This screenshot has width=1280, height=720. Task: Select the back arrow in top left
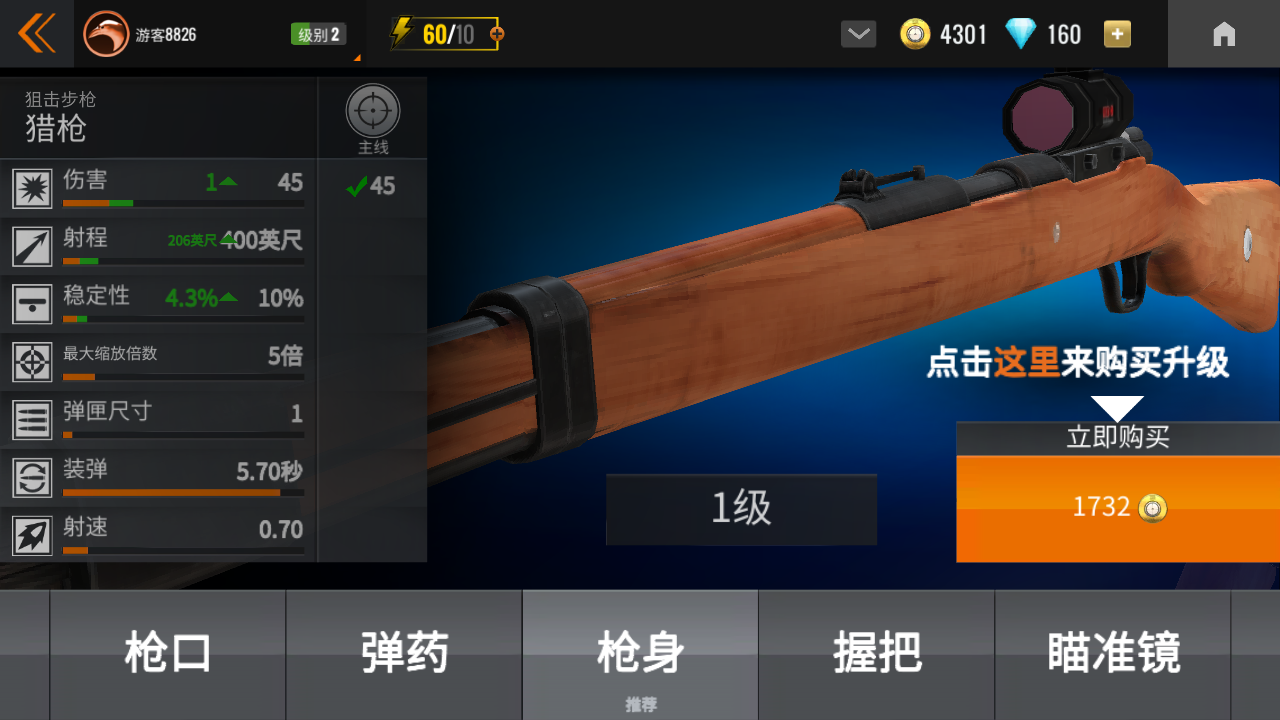[35, 33]
